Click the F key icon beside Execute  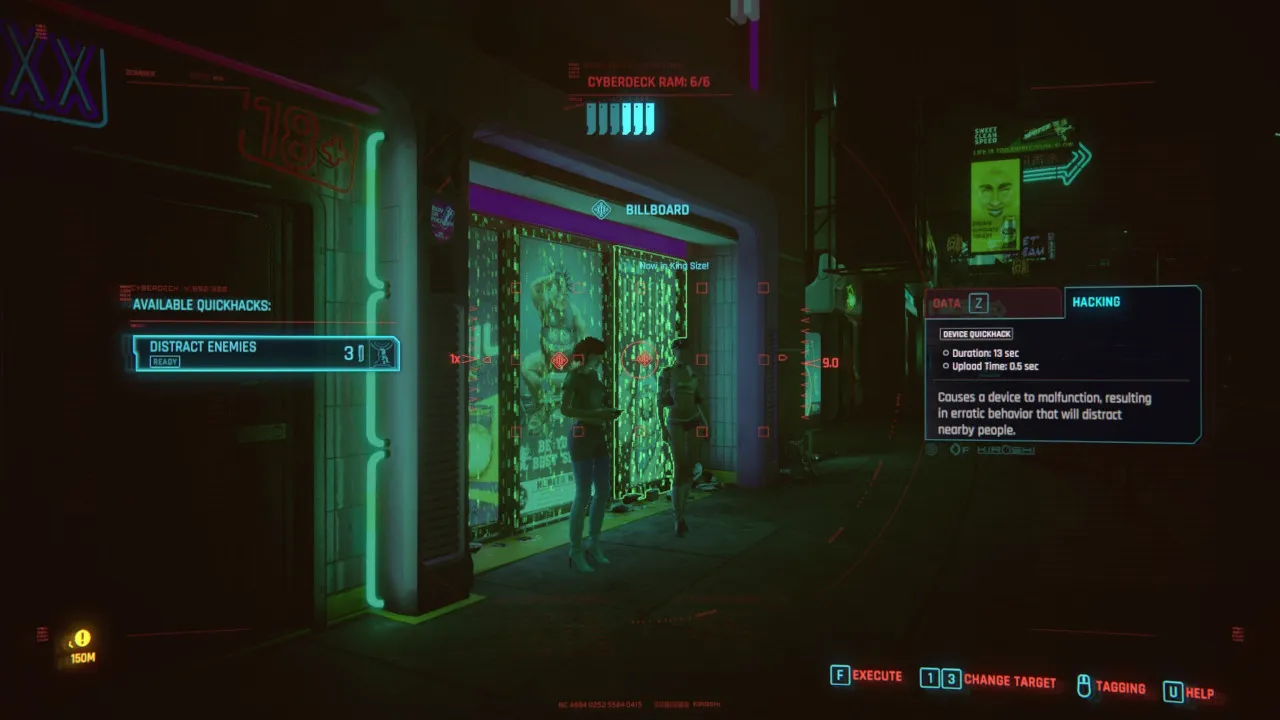coord(840,676)
